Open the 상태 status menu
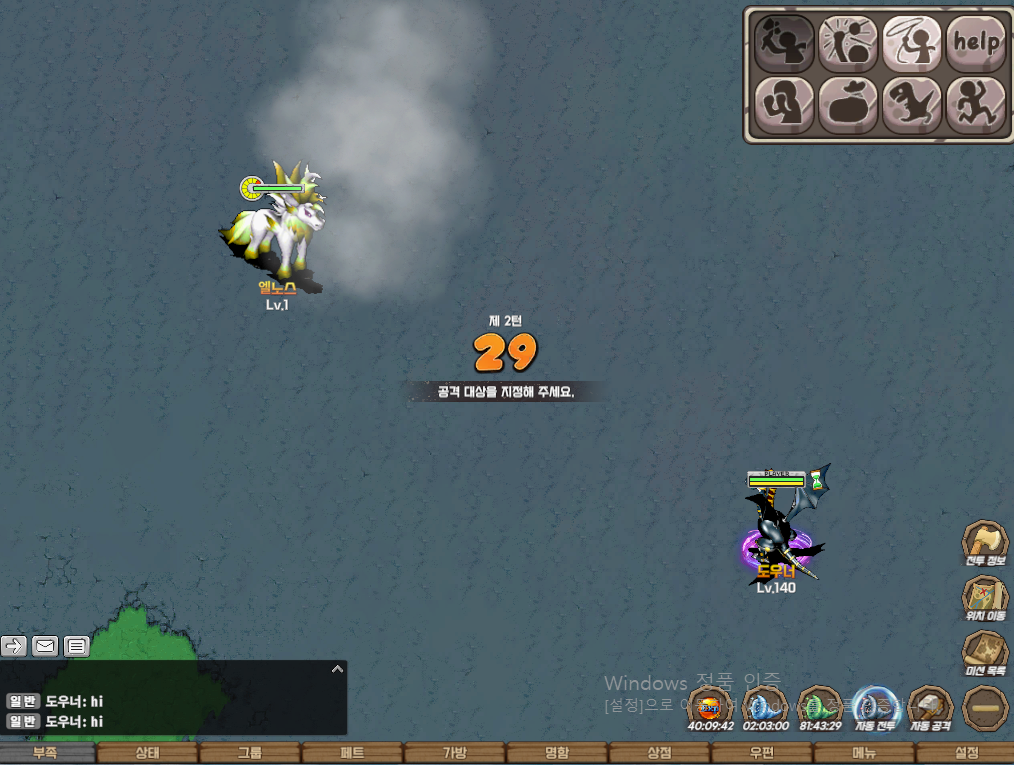 pyautogui.click(x=146, y=753)
